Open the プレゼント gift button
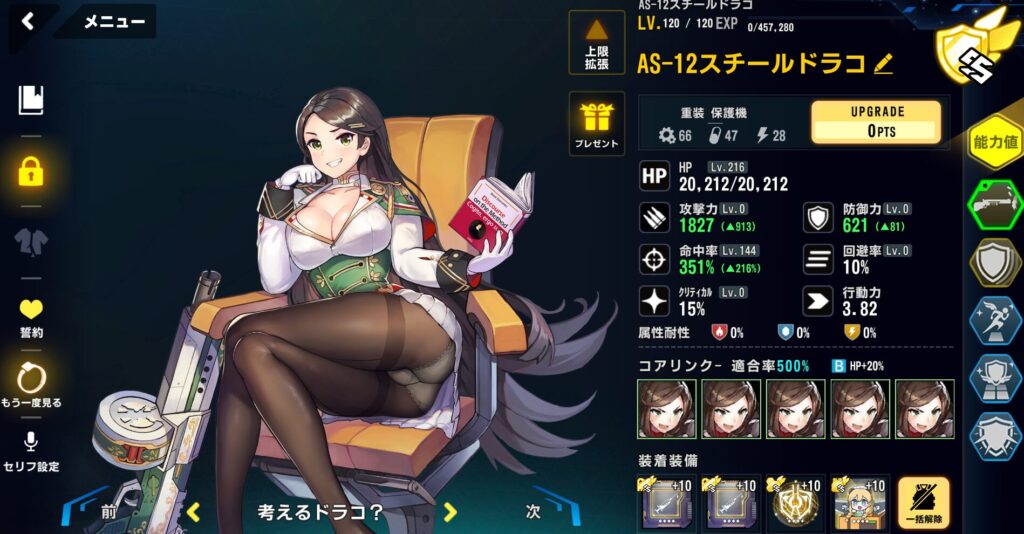Viewport: 1024px width, 534px height. 596,123
